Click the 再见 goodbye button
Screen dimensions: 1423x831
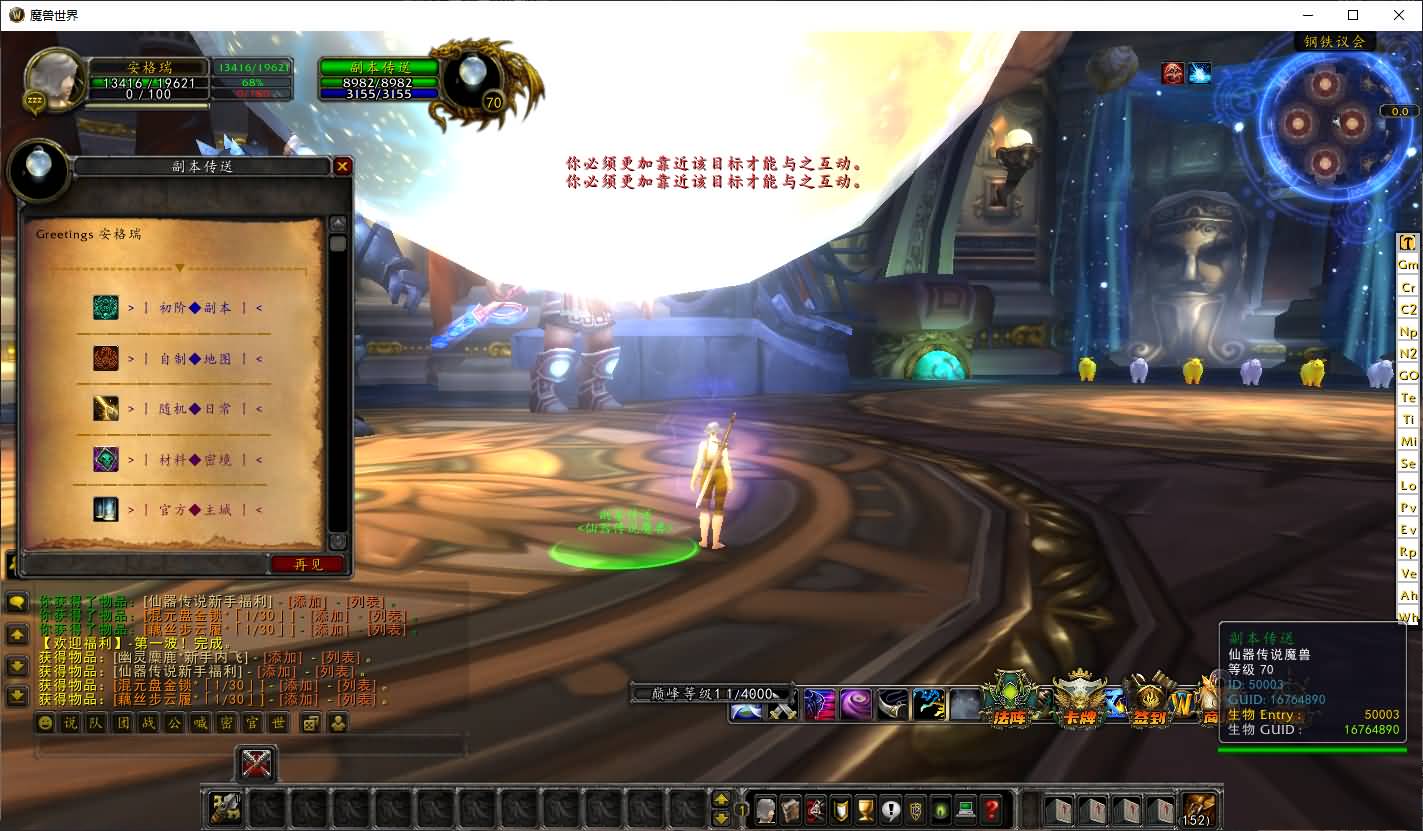(x=308, y=564)
